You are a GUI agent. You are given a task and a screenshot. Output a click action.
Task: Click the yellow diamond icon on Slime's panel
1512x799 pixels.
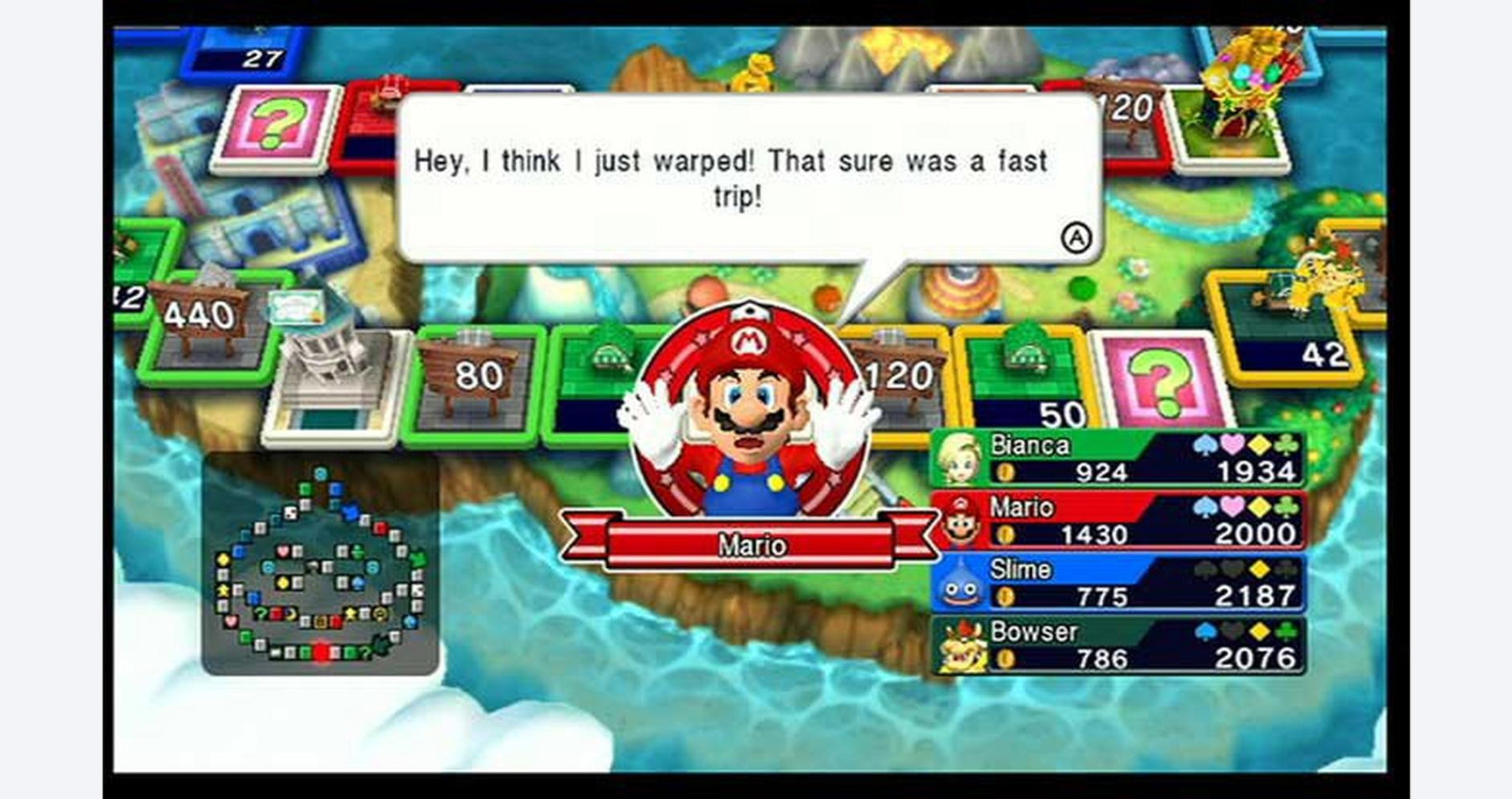pos(1261,569)
